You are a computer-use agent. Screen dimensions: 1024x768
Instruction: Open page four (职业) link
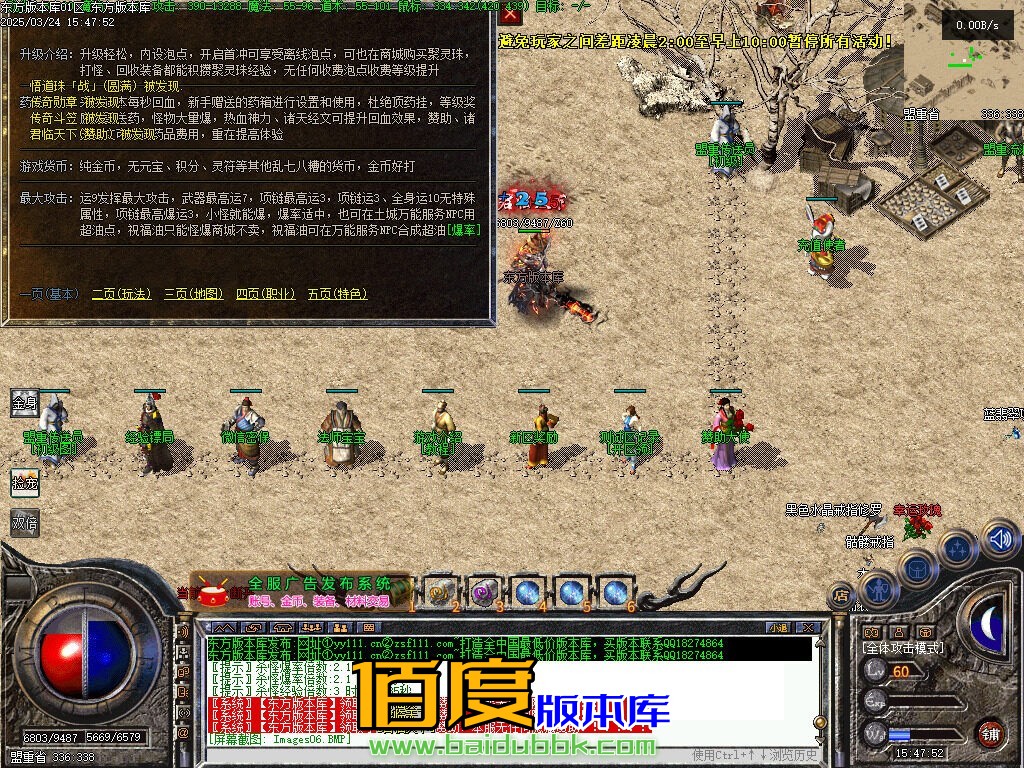point(265,294)
